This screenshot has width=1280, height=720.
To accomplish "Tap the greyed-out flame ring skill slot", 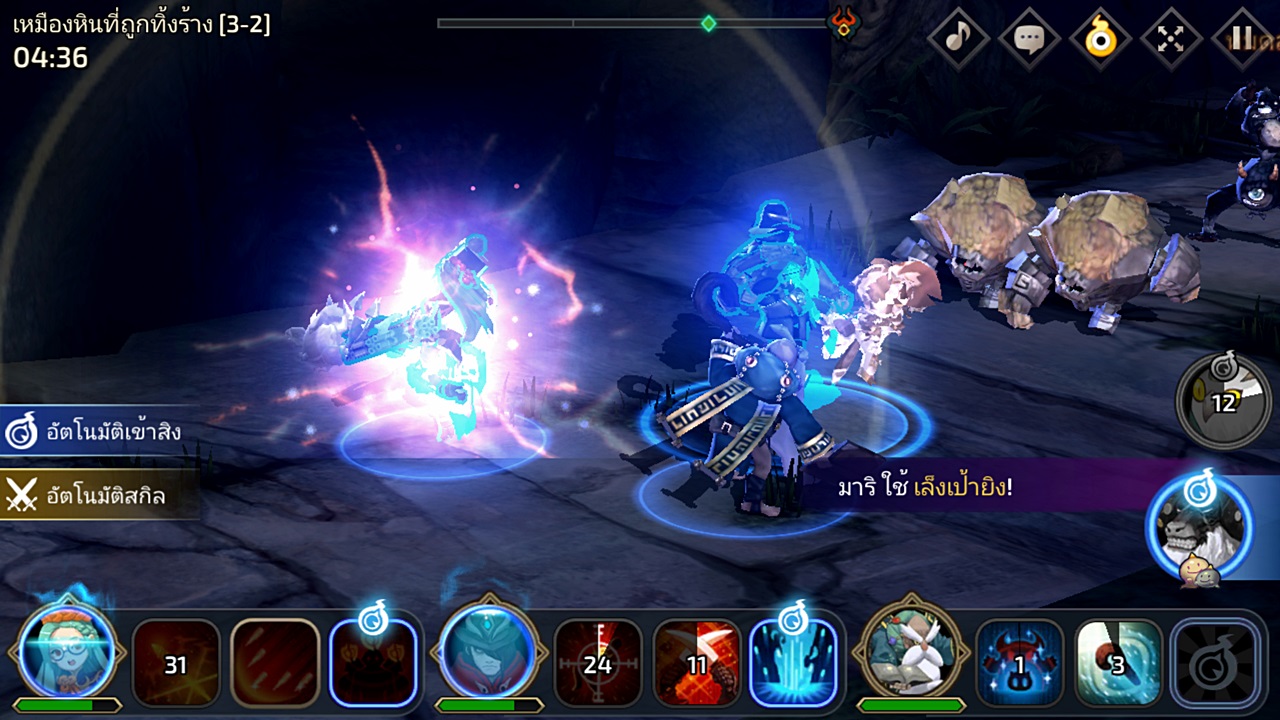I will point(1215,664).
